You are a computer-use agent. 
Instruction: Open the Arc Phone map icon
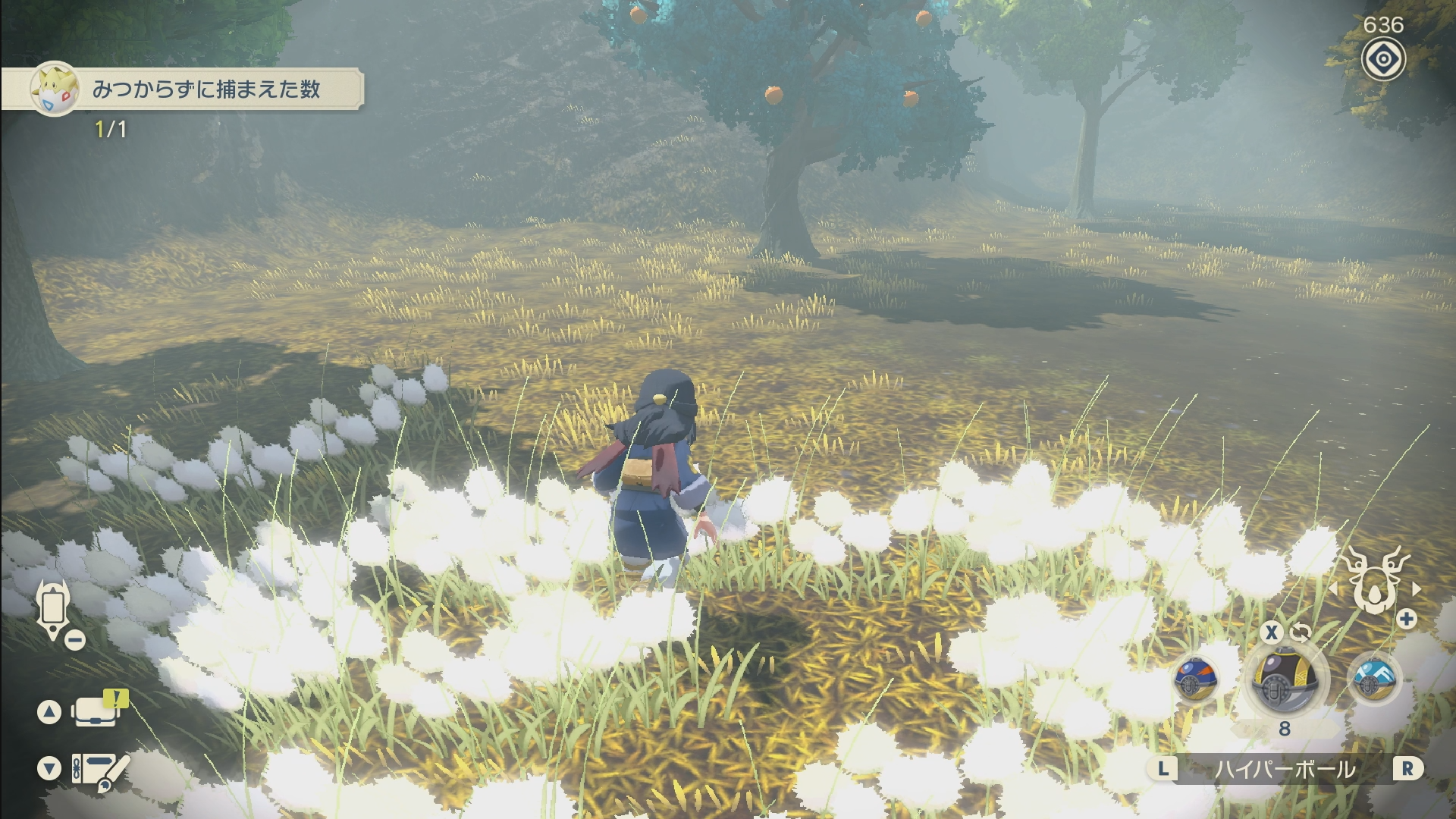pyautogui.click(x=53, y=607)
